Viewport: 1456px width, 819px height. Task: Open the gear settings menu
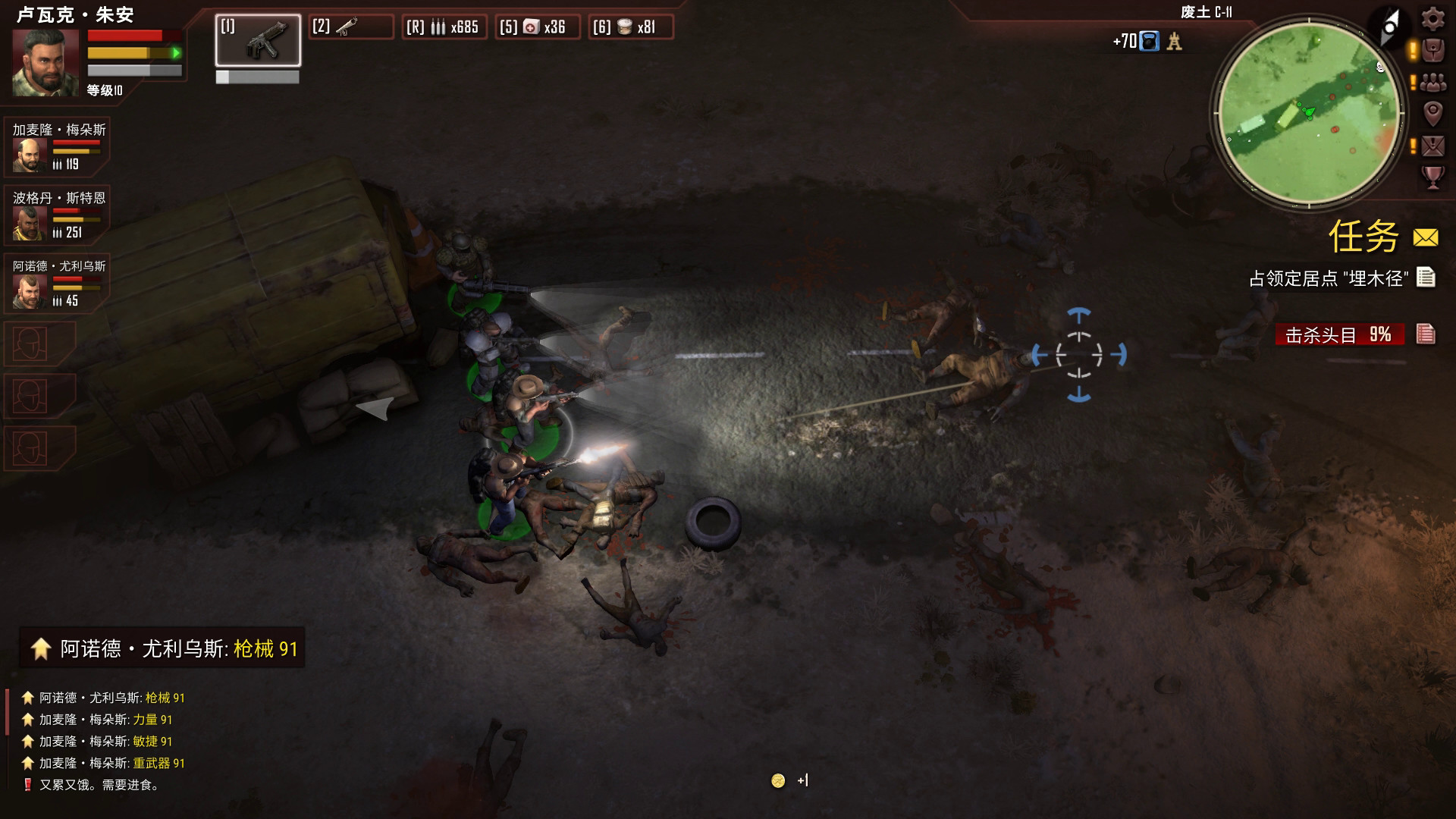coord(1432,18)
